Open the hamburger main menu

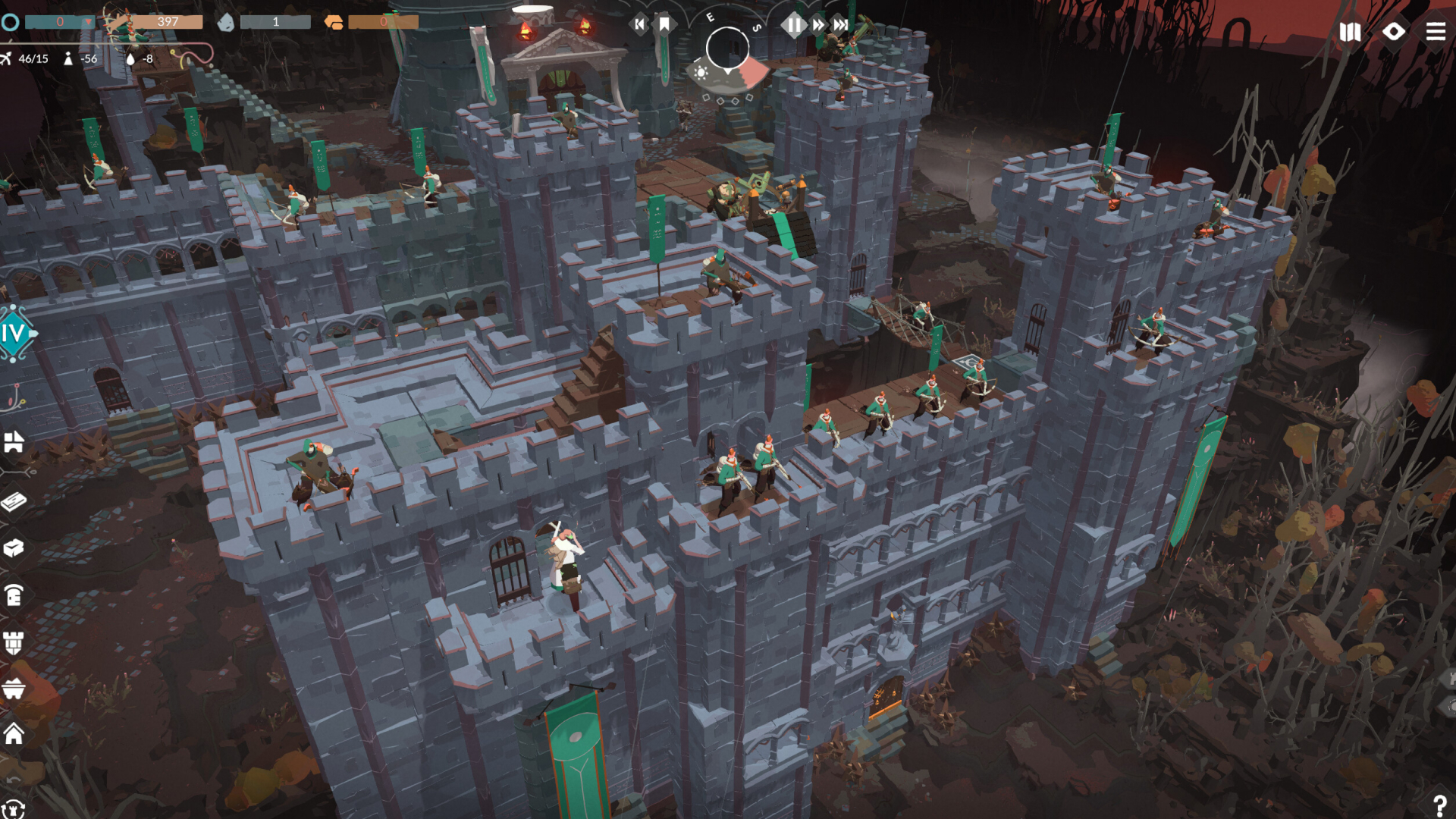[1436, 32]
